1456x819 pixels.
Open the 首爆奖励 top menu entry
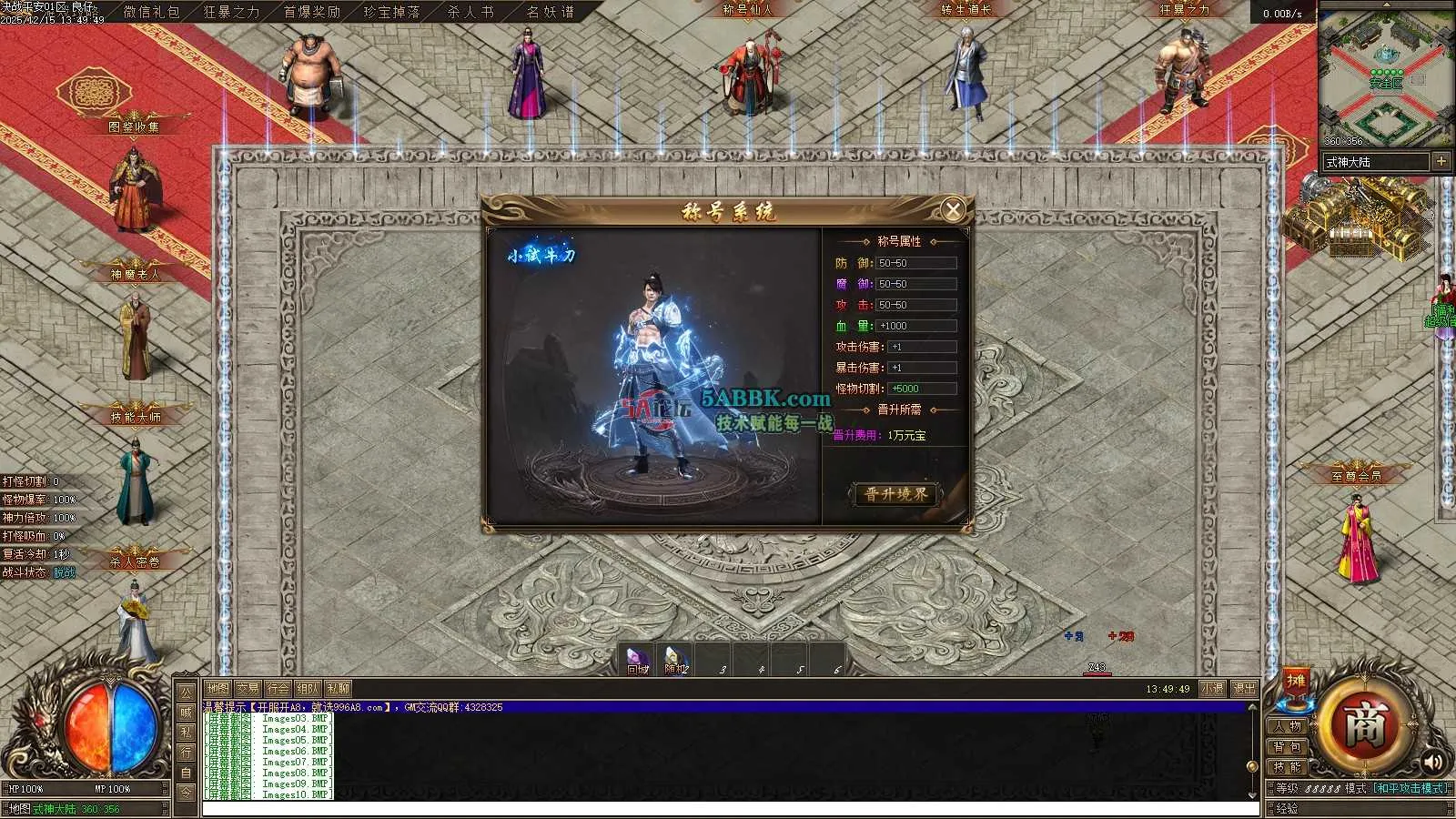311,12
